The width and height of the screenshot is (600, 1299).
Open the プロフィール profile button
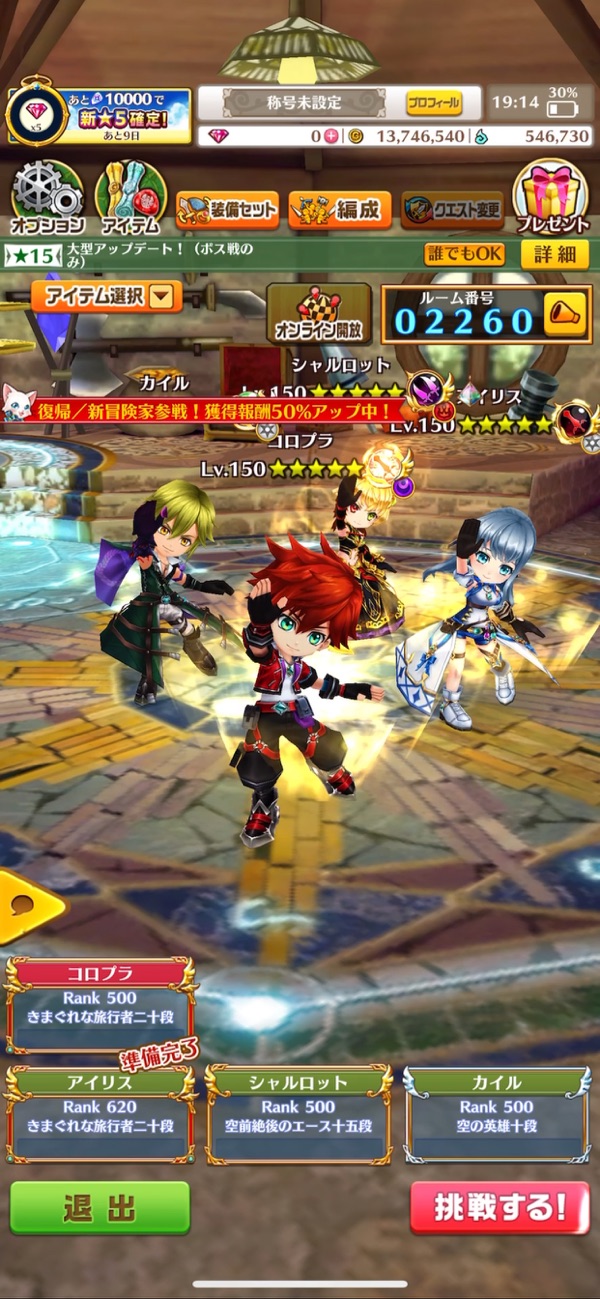click(434, 102)
